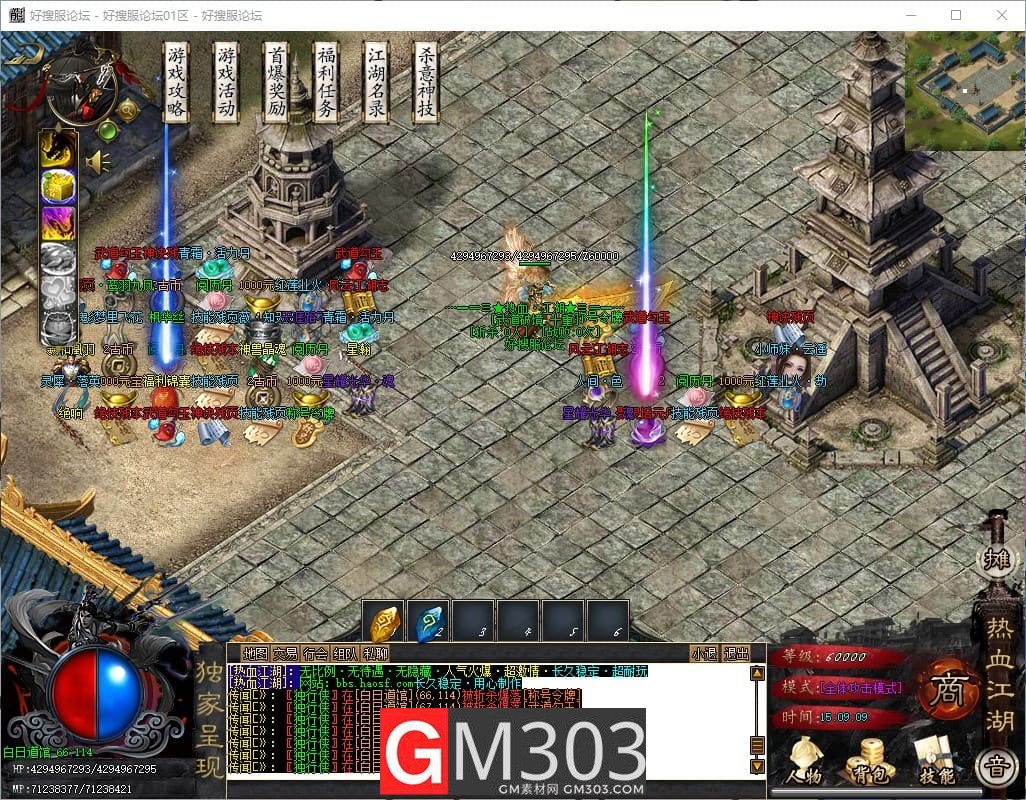This screenshot has height=800, width=1026.
Task: Toggle the speaker sound icon
Action: coord(98,162)
